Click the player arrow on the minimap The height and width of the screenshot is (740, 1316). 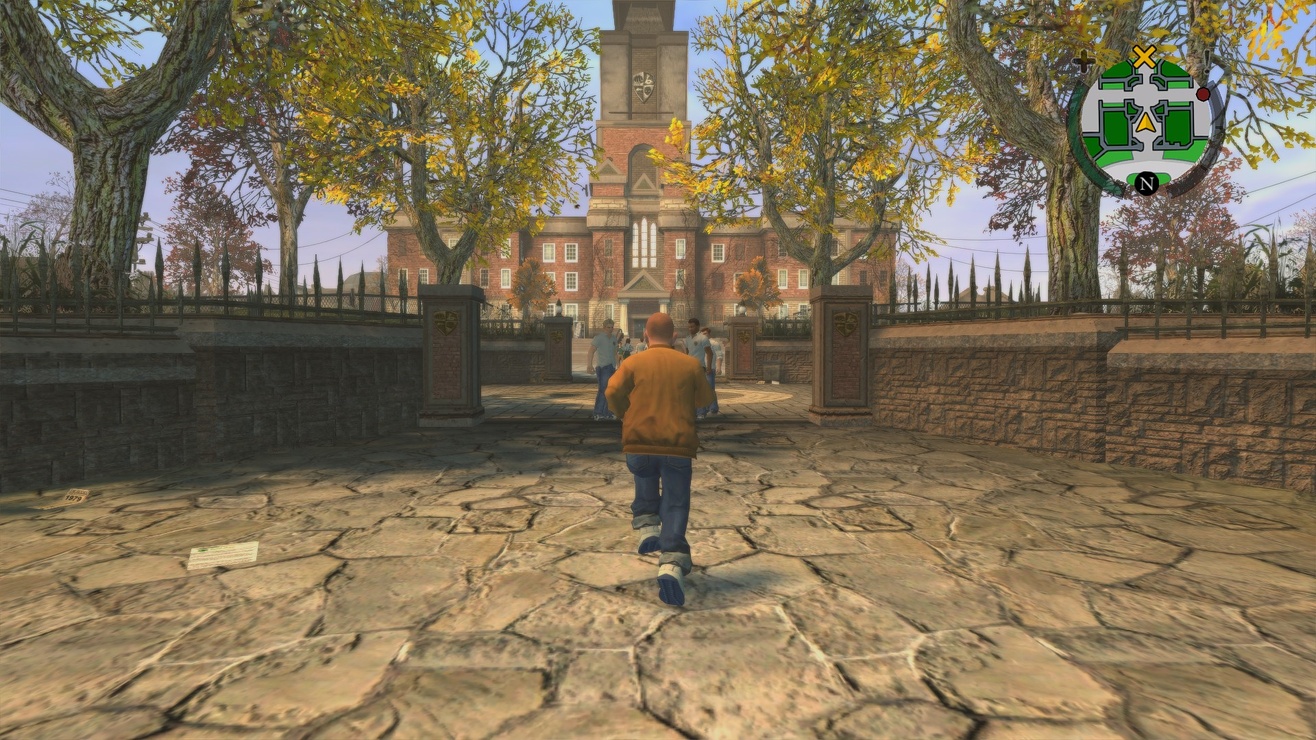pyautogui.click(x=1145, y=122)
